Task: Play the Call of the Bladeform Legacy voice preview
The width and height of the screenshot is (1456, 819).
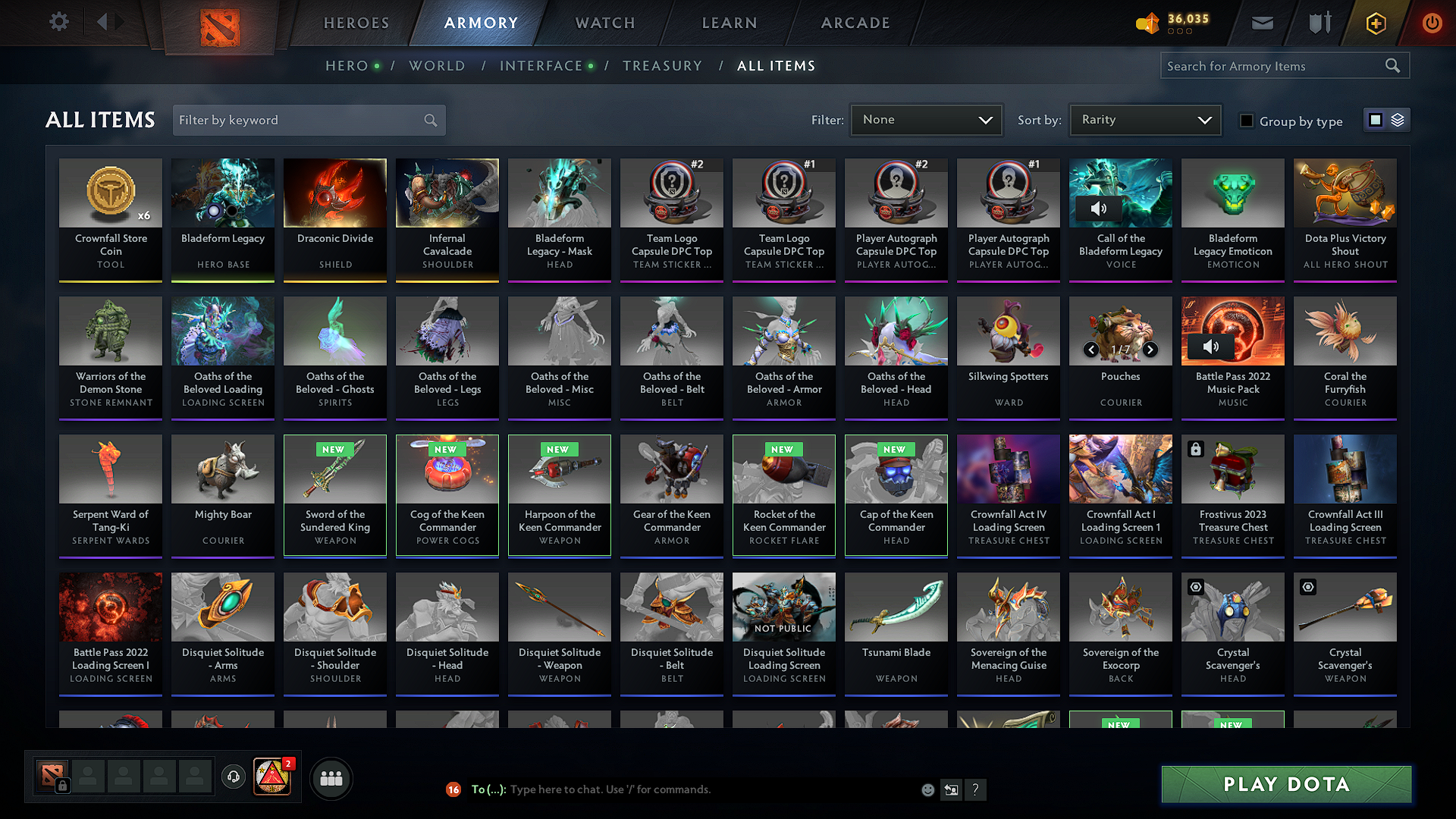Action: [1099, 209]
